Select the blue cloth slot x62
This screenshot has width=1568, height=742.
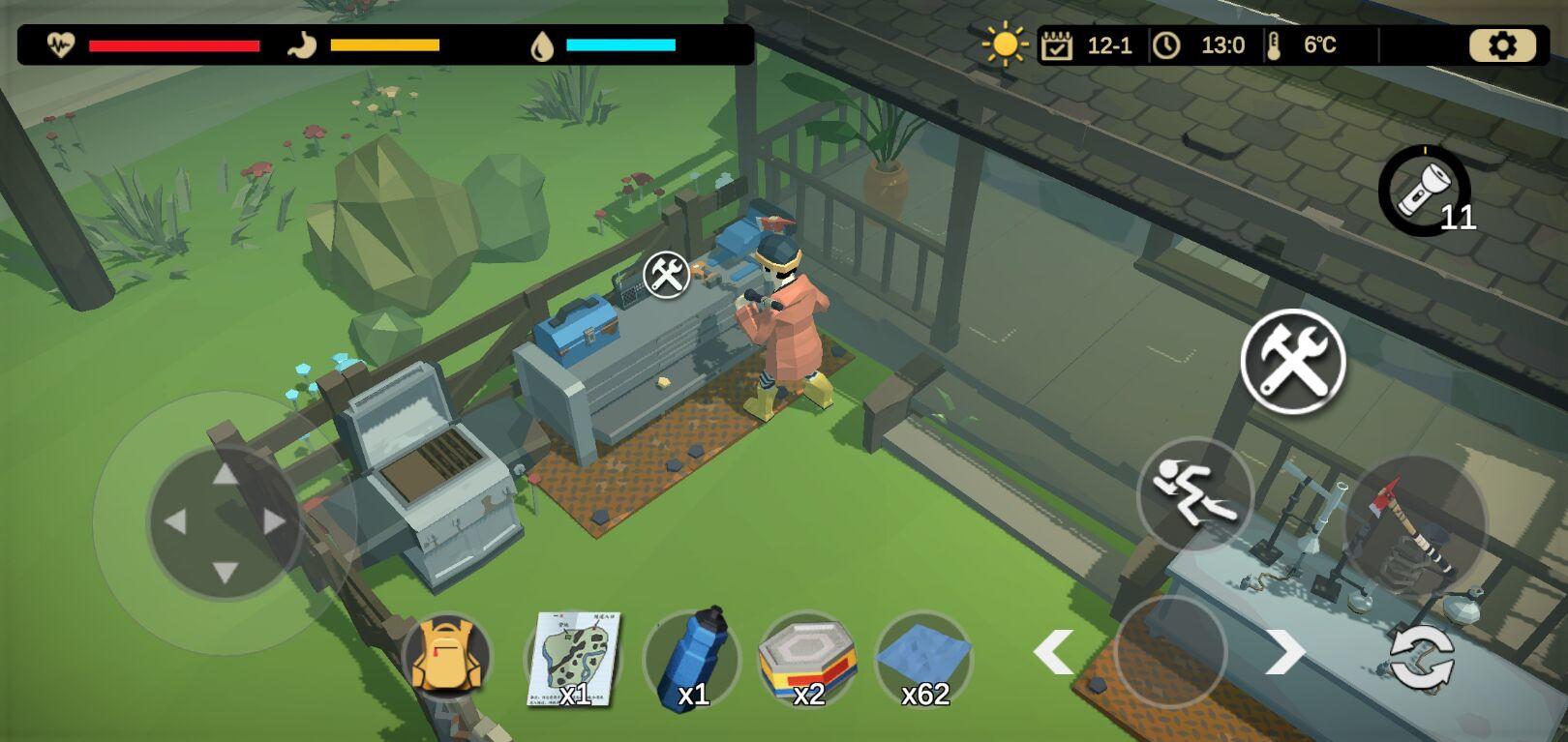pos(923,659)
